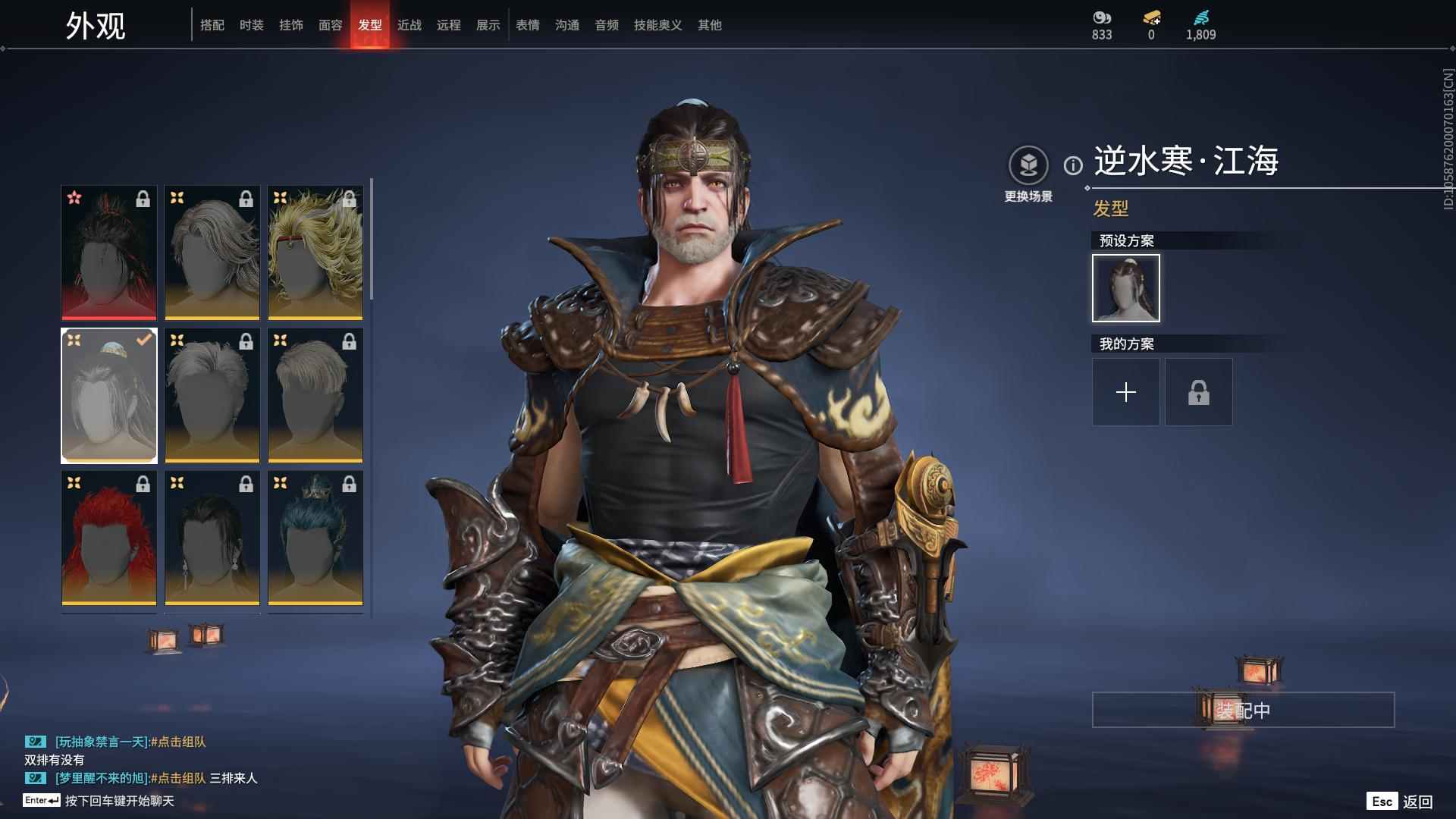This screenshot has width=1456, height=819.
Task: Open the 近战 melee tab
Action: pyautogui.click(x=409, y=25)
